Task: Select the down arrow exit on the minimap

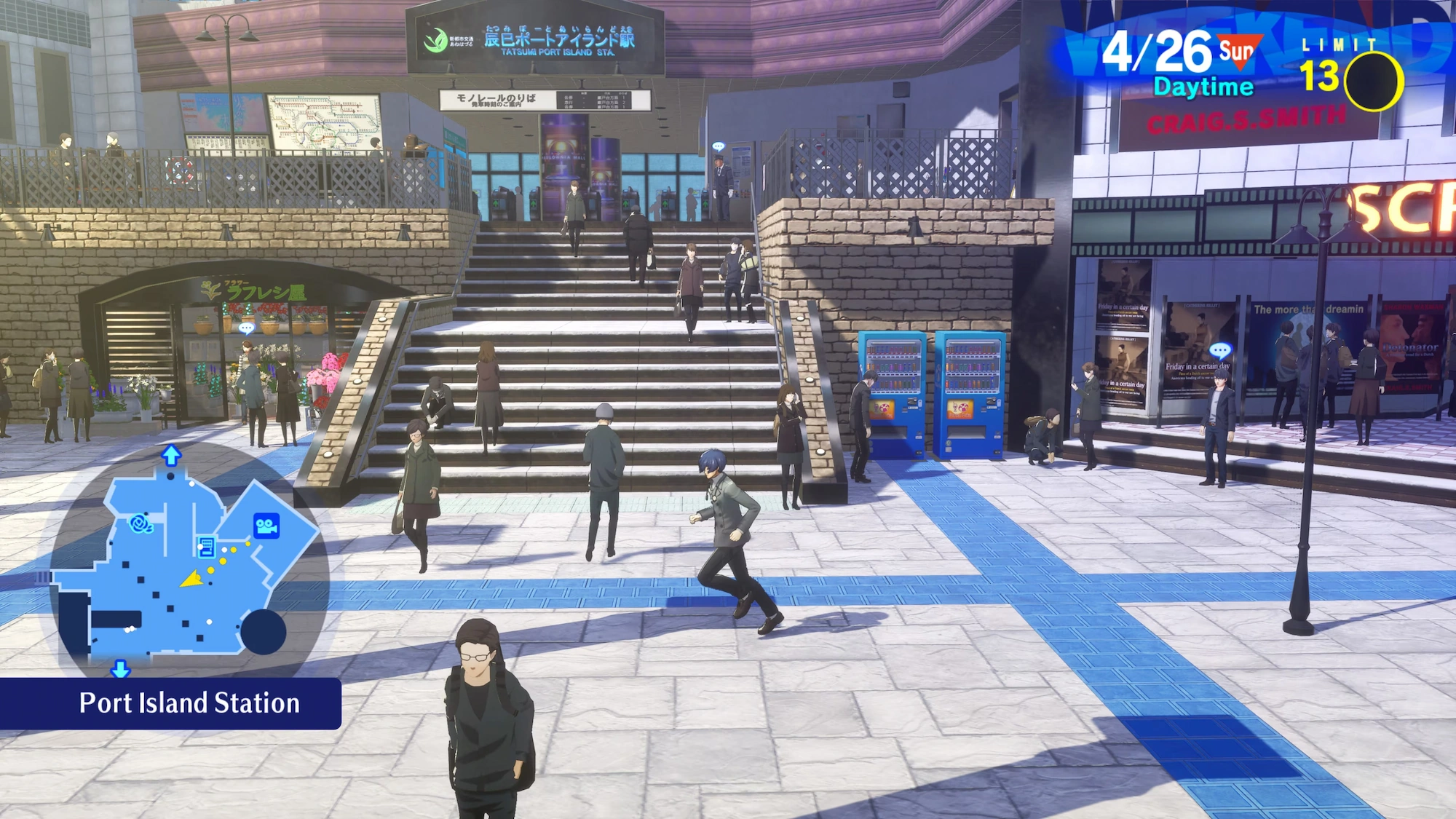Action: point(120,668)
